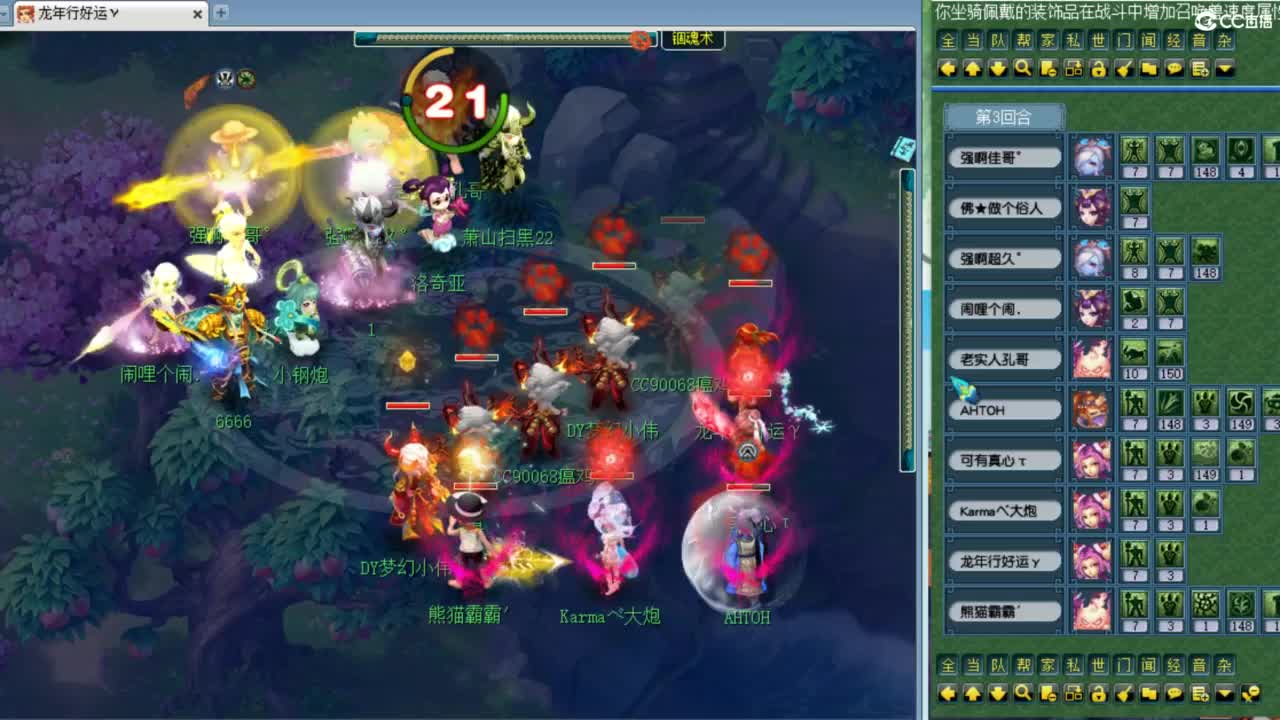Viewport: 1280px width, 720px height.
Task: Click the screenshot capture icon in chat toolbar
Action: (1073, 68)
